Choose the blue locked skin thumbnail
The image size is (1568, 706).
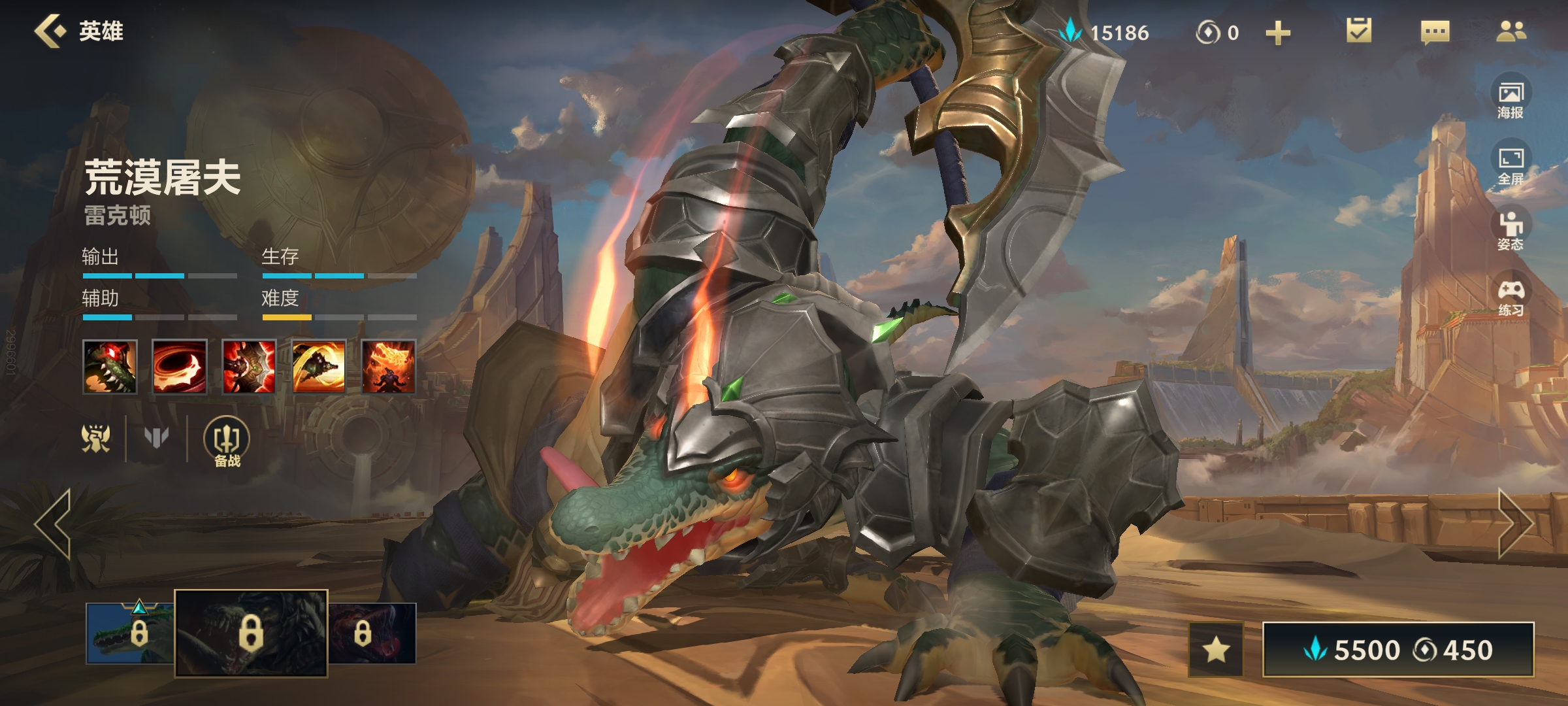click(131, 633)
